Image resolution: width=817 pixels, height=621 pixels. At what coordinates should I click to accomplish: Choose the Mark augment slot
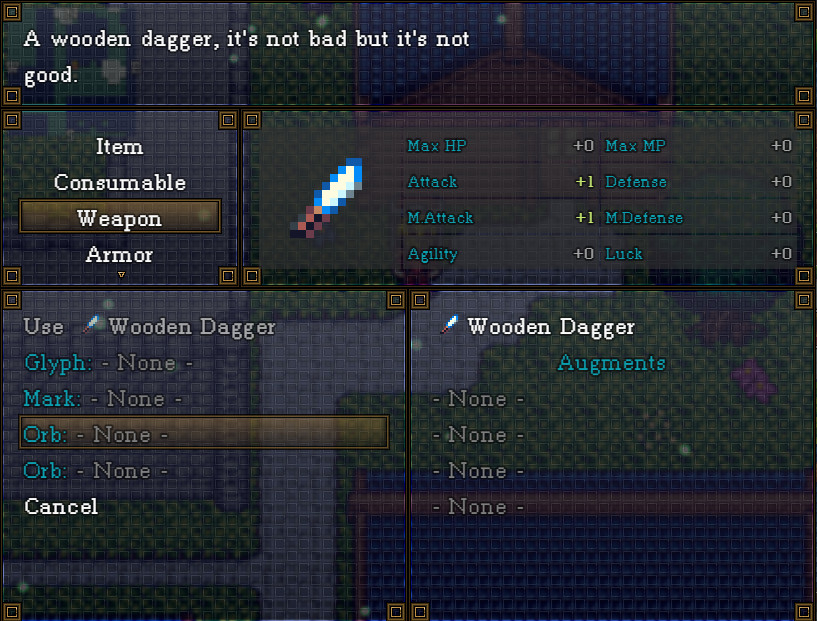(103, 399)
